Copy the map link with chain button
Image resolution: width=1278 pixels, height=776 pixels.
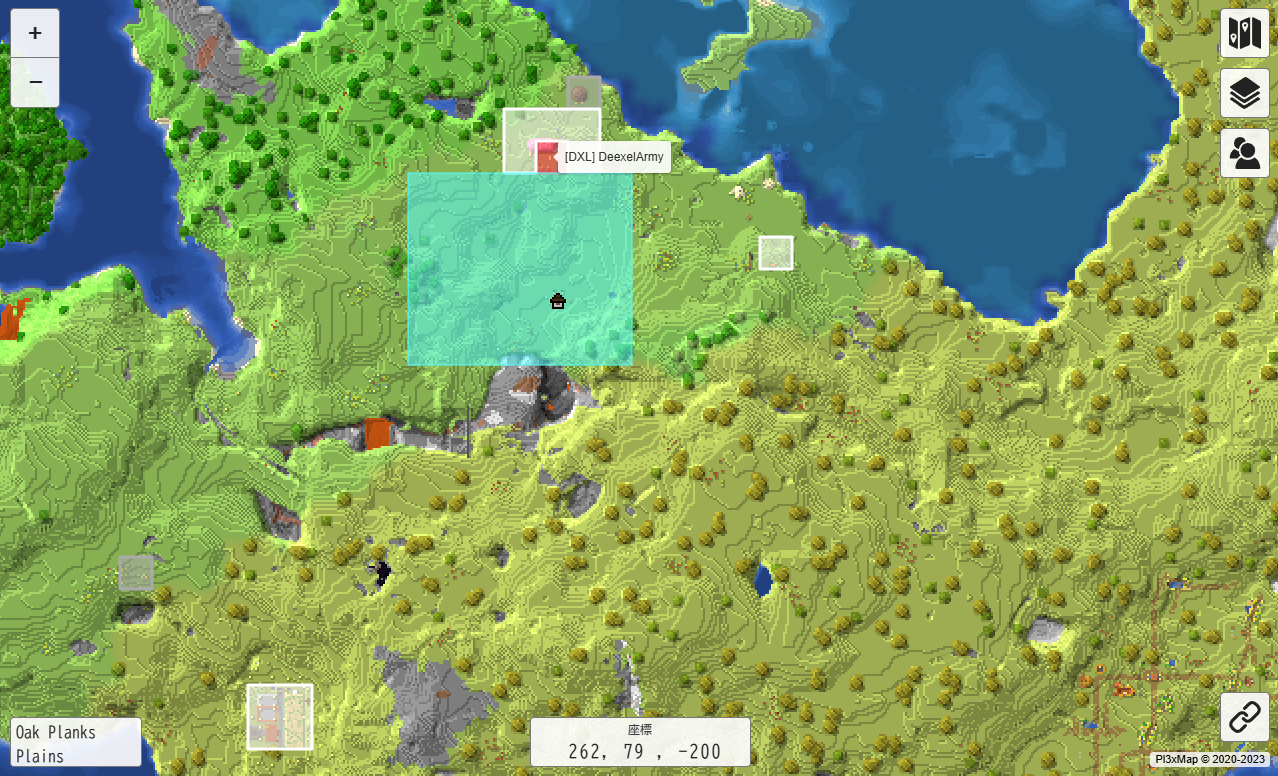1244,717
